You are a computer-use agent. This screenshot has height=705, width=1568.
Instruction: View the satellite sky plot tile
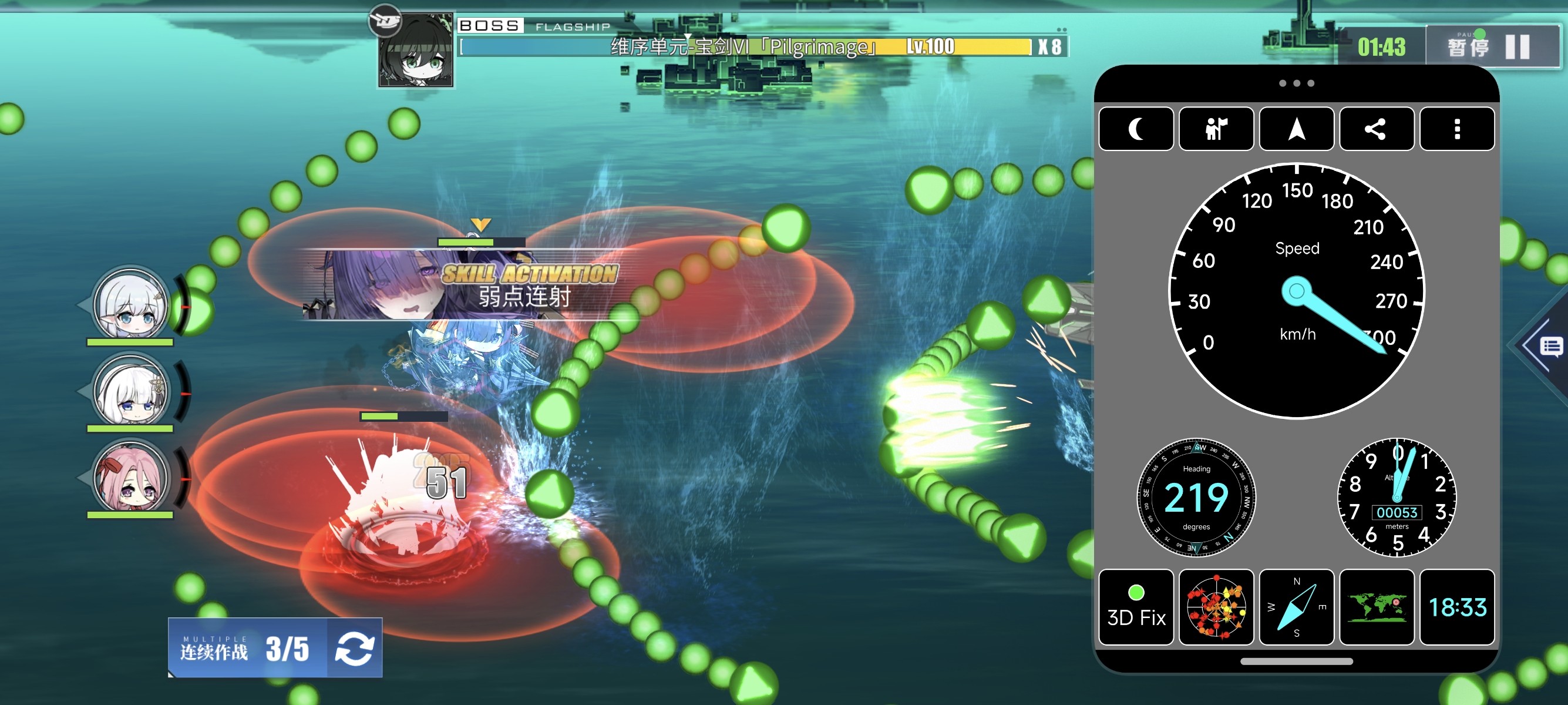pos(1216,607)
